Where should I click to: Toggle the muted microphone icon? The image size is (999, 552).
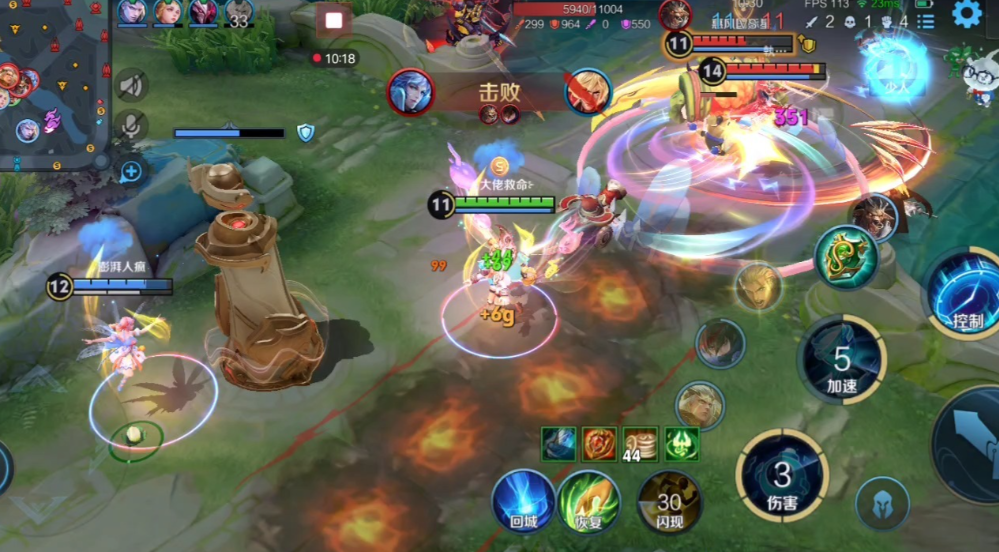pyautogui.click(x=131, y=126)
